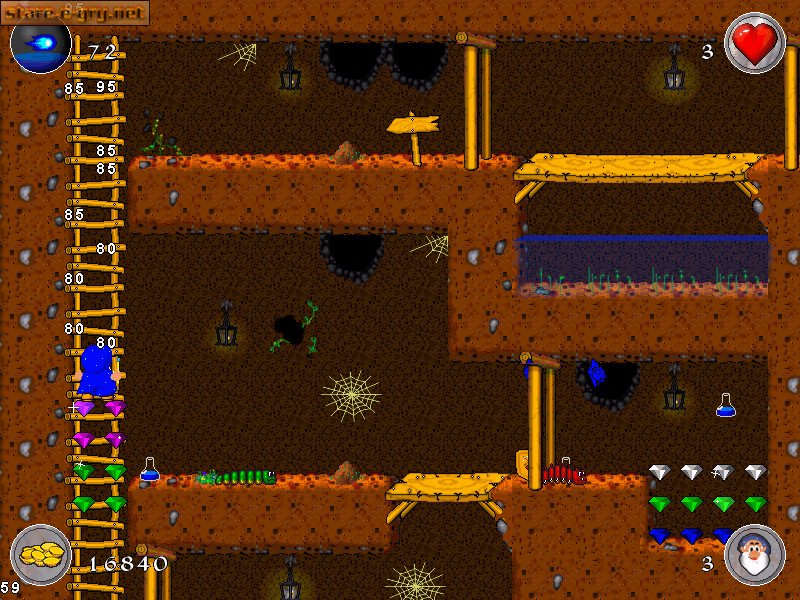Click the gold coins pile icon

pos(40,554)
